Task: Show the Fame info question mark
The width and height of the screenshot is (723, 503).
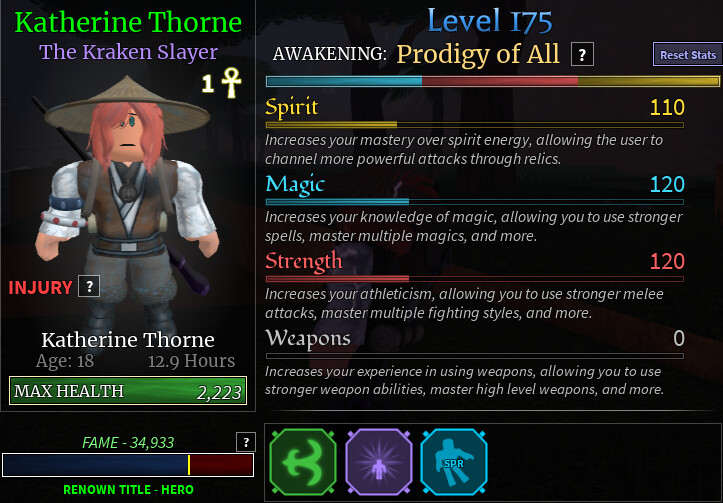Action: coord(244,442)
